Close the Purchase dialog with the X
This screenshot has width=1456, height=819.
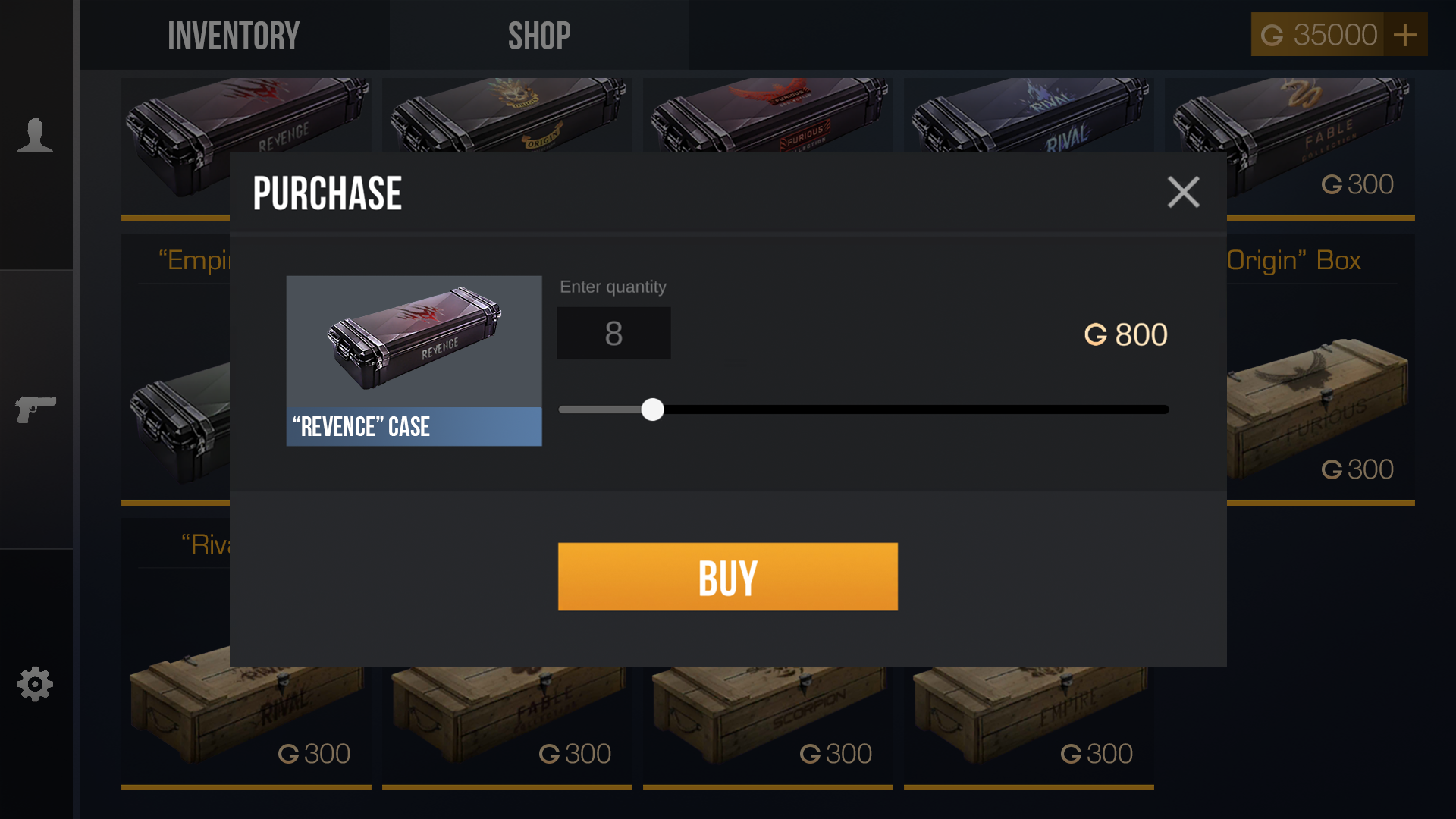pyautogui.click(x=1184, y=192)
